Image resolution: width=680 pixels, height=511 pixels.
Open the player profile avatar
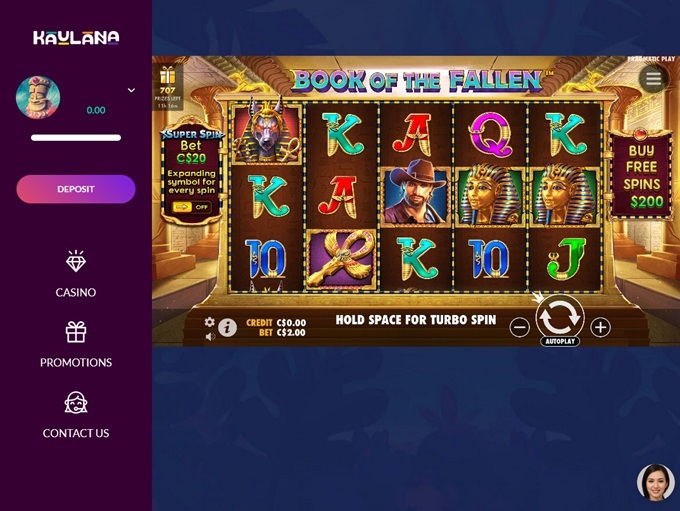pyautogui.click(x=38, y=97)
